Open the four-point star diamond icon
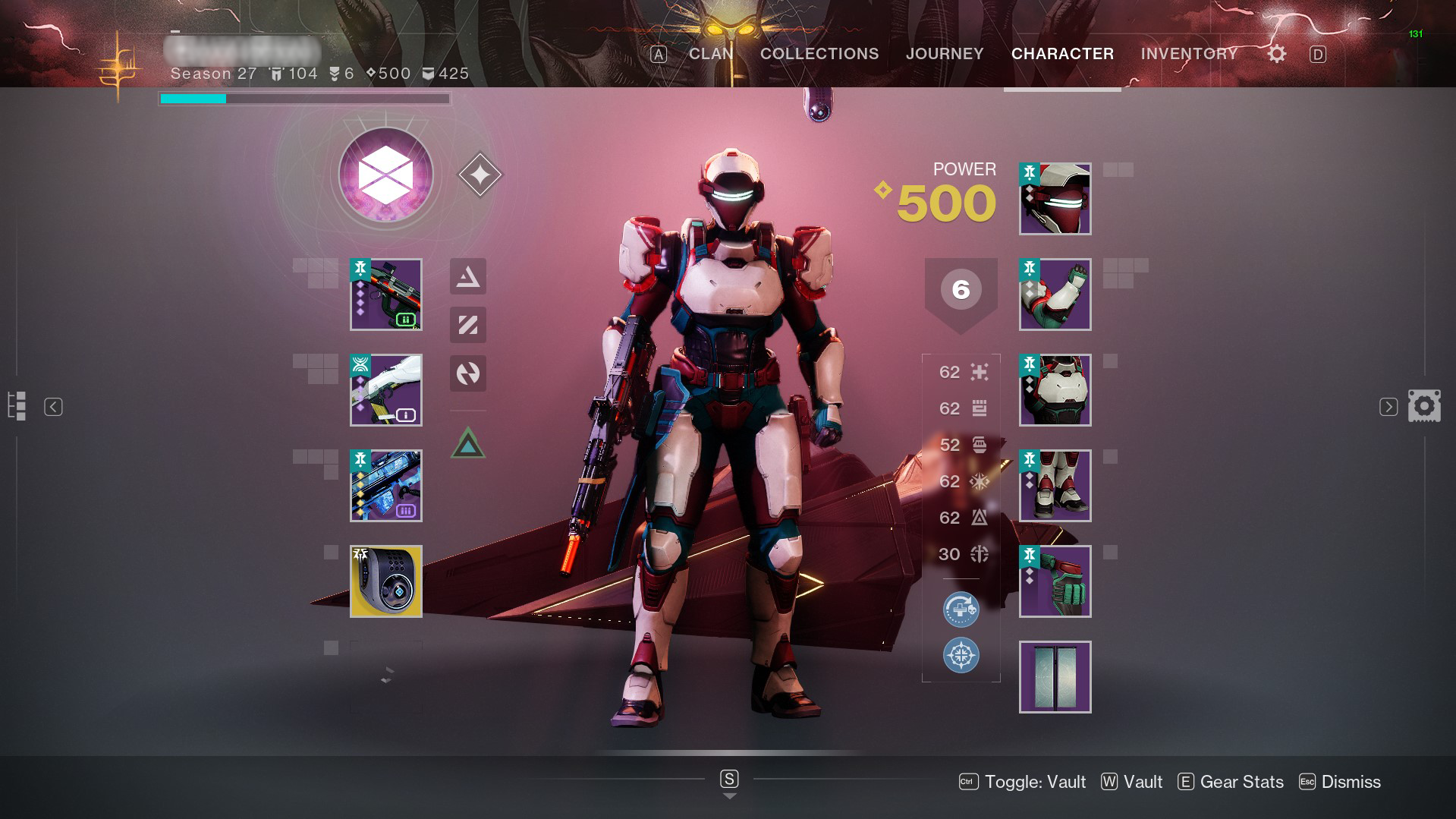Viewport: 1456px width, 819px height. pyautogui.click(x=480, y=175)
